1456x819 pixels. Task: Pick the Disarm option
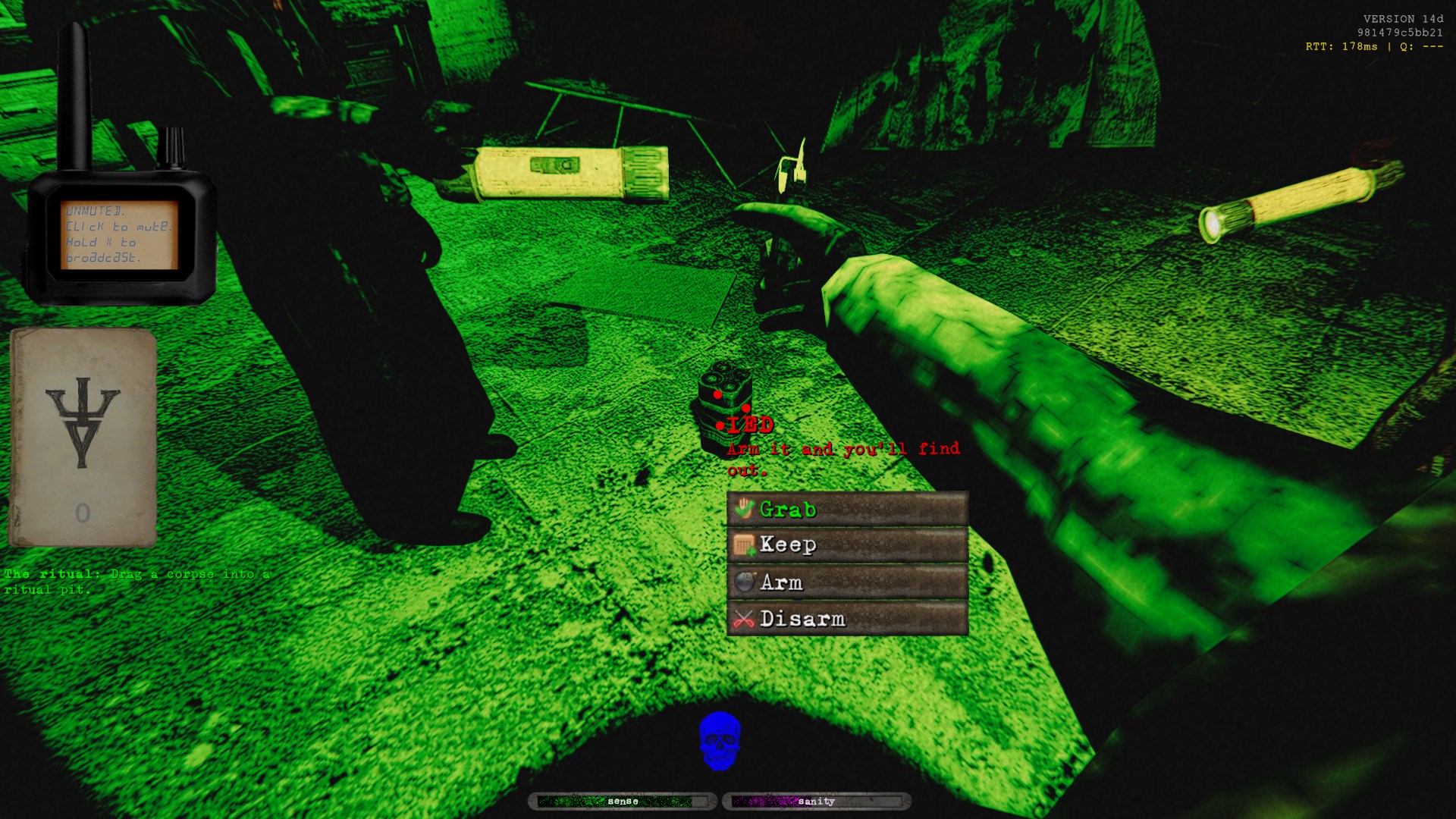(x=847, y=619)
